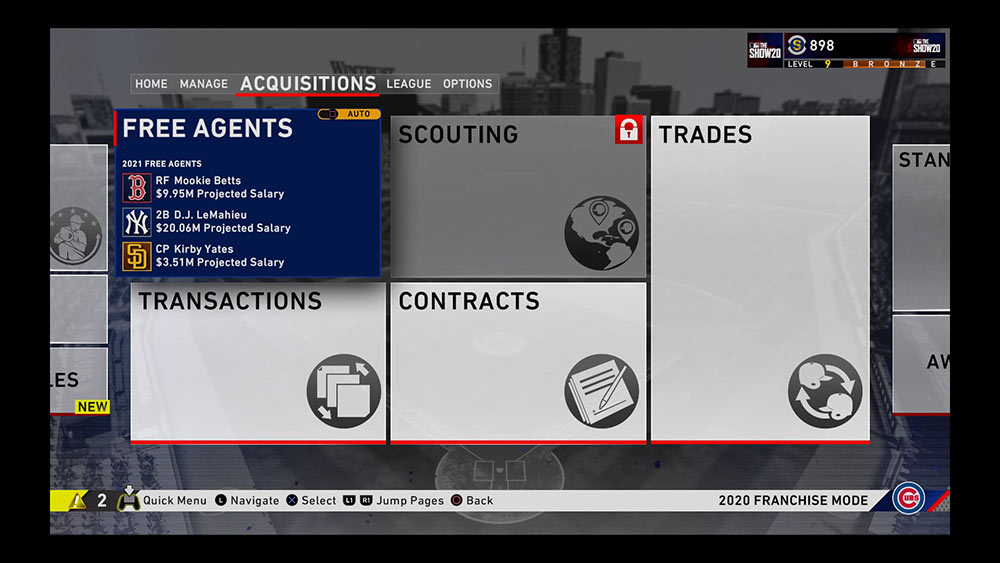Open the Transactions tile
The width and height of the screenshot is (1000, 563).
pos(257,362)
